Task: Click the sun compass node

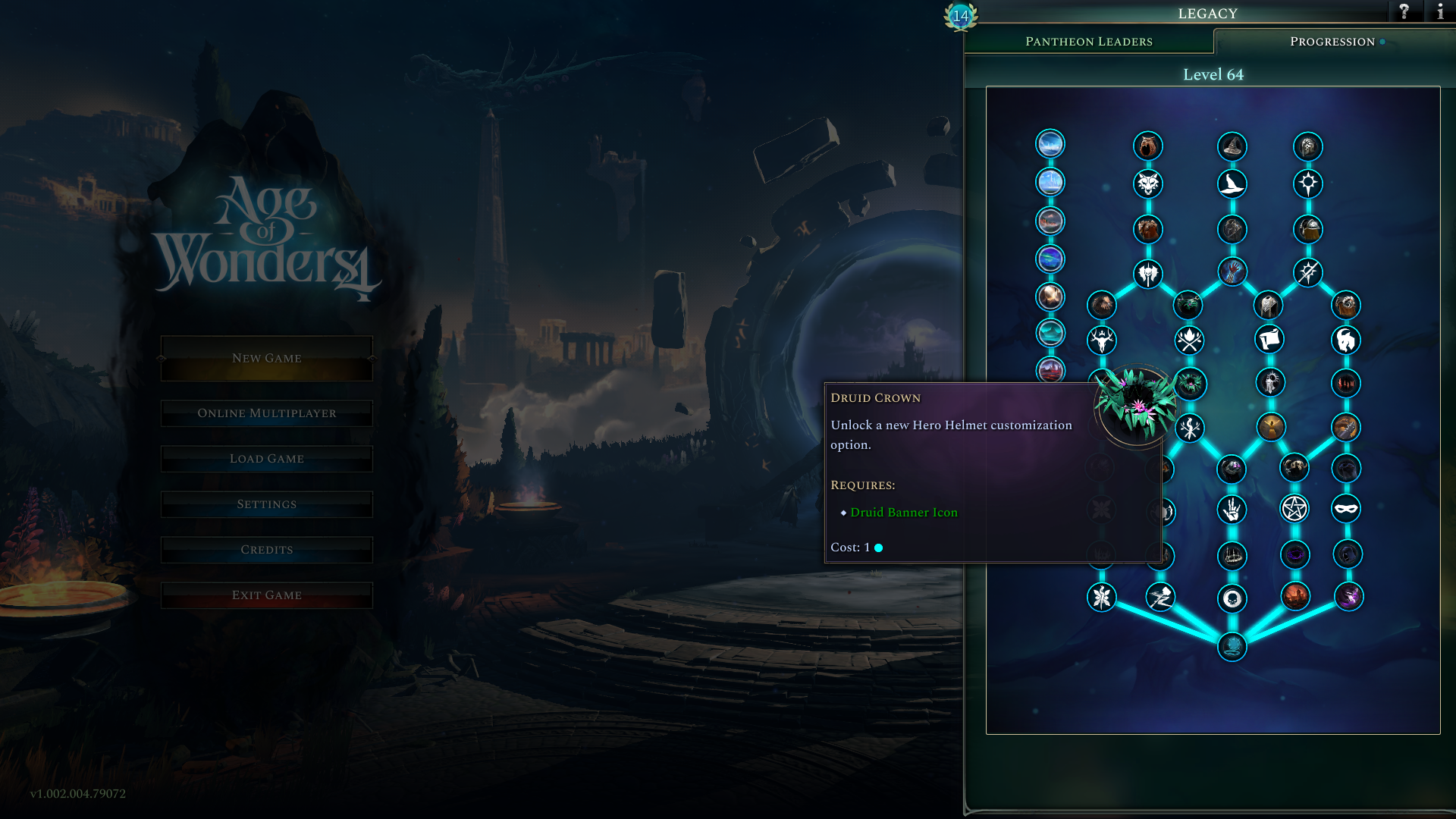Action: coord(1309,184)
